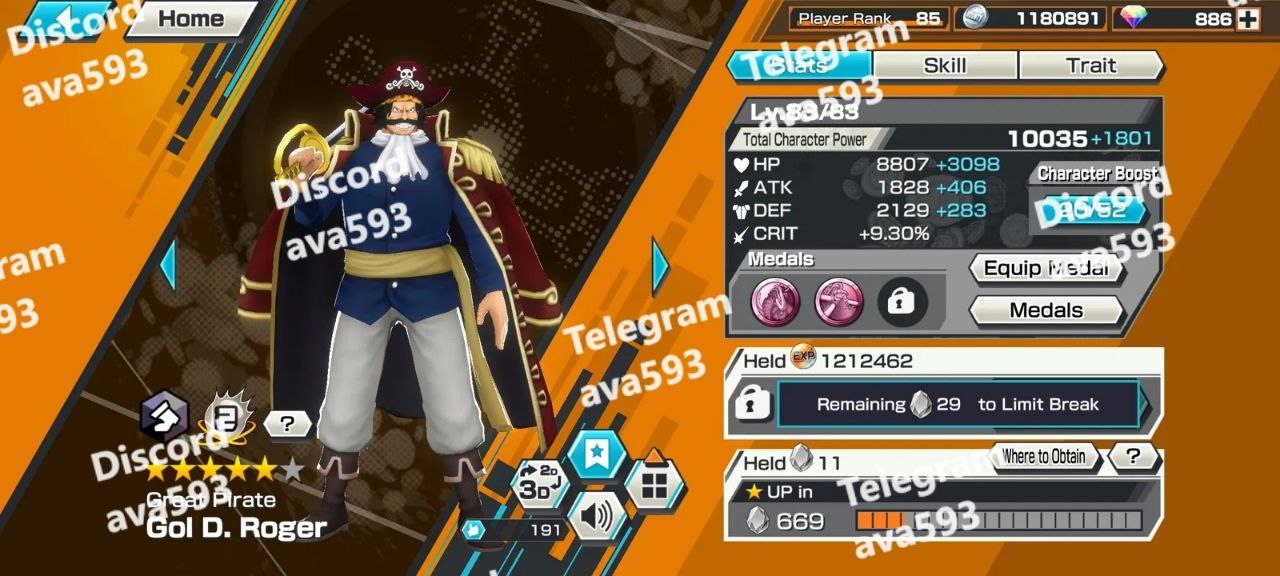Open help next to Where to Obtain
Image resolution: width=1280 pixels, height=576 pixels.
[1133, 457]
